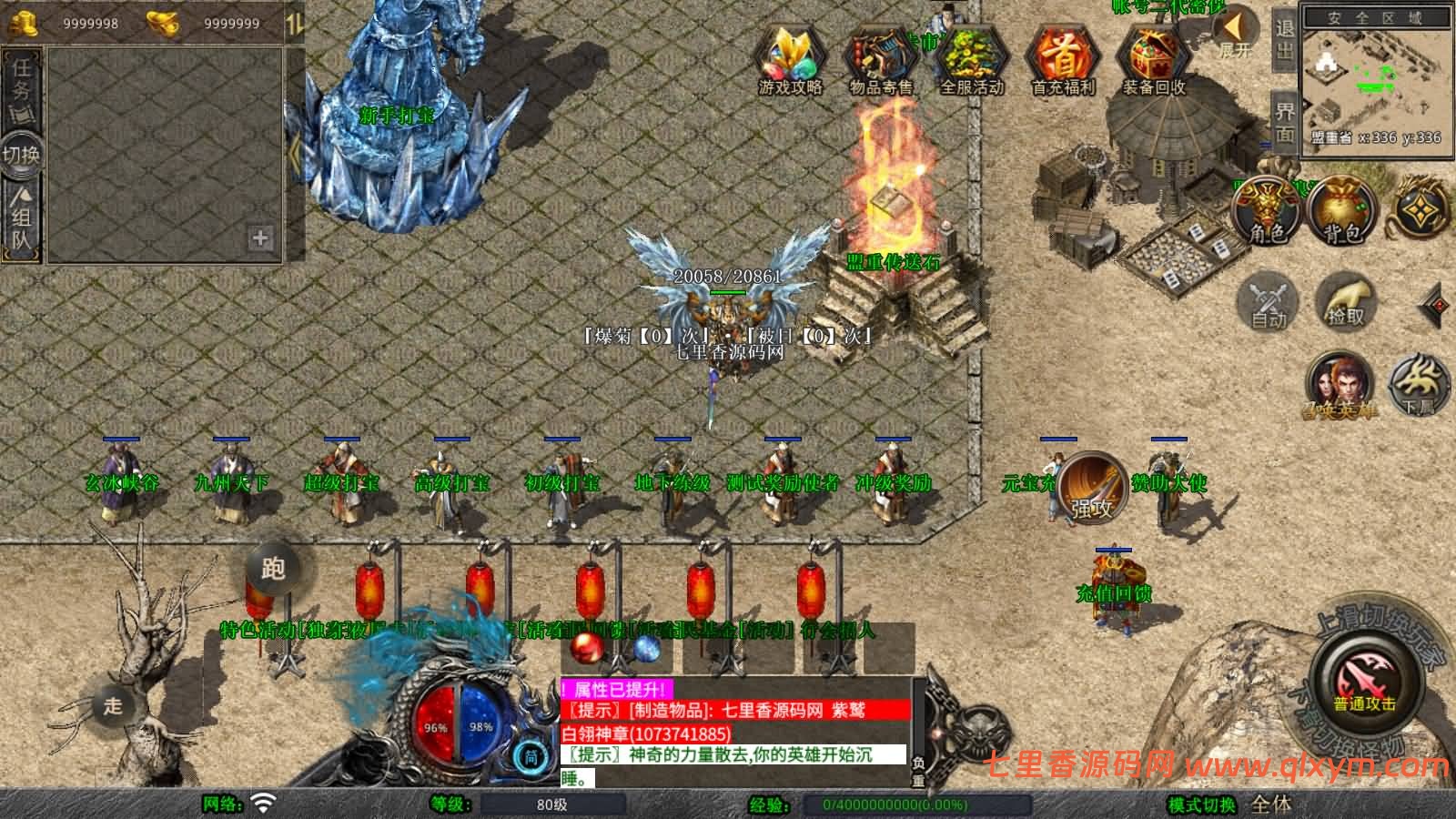Screen dimensions: 1456x819
Task: Expand the quest panel with the plus button
Action: pyautogui.click(x=262, y=239)
